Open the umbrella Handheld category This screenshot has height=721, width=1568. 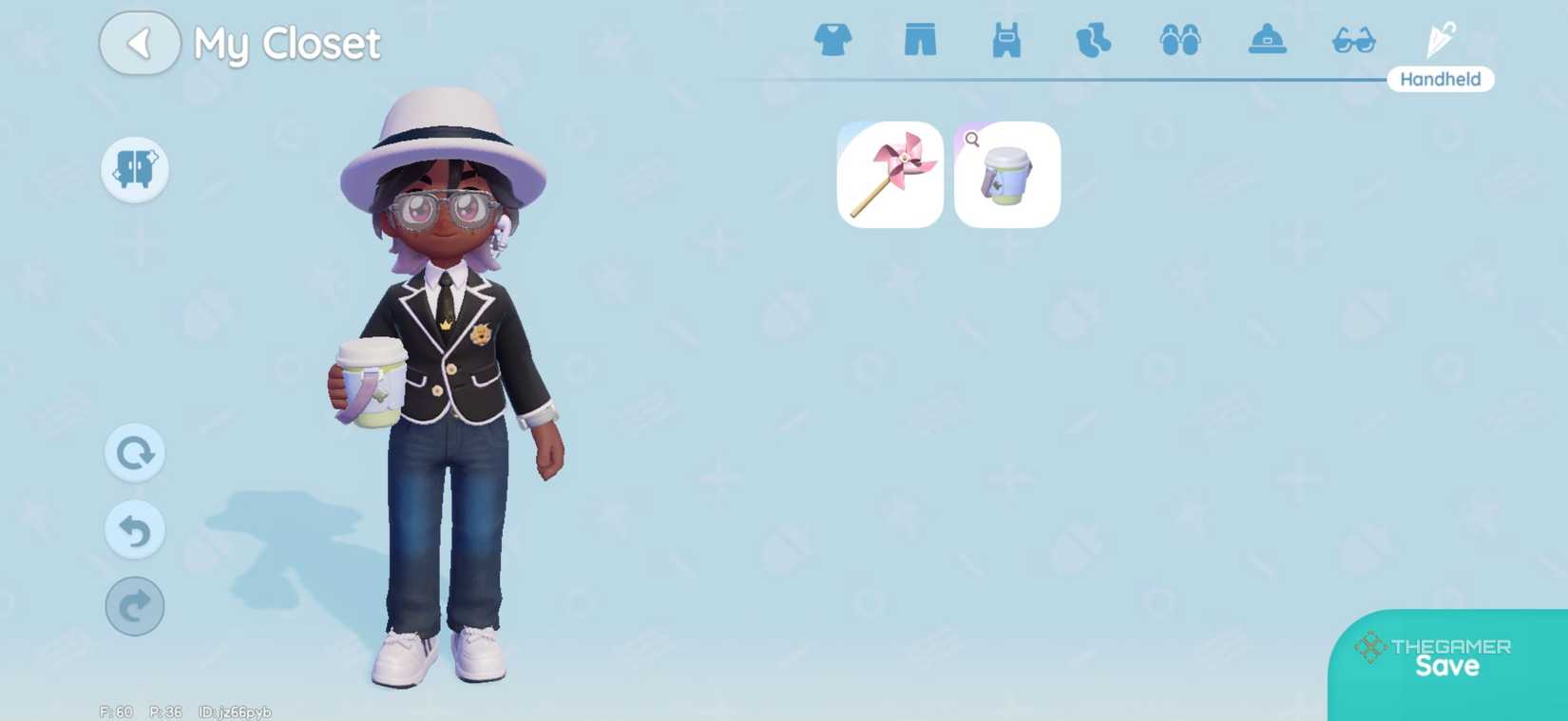pos(1441,36)
